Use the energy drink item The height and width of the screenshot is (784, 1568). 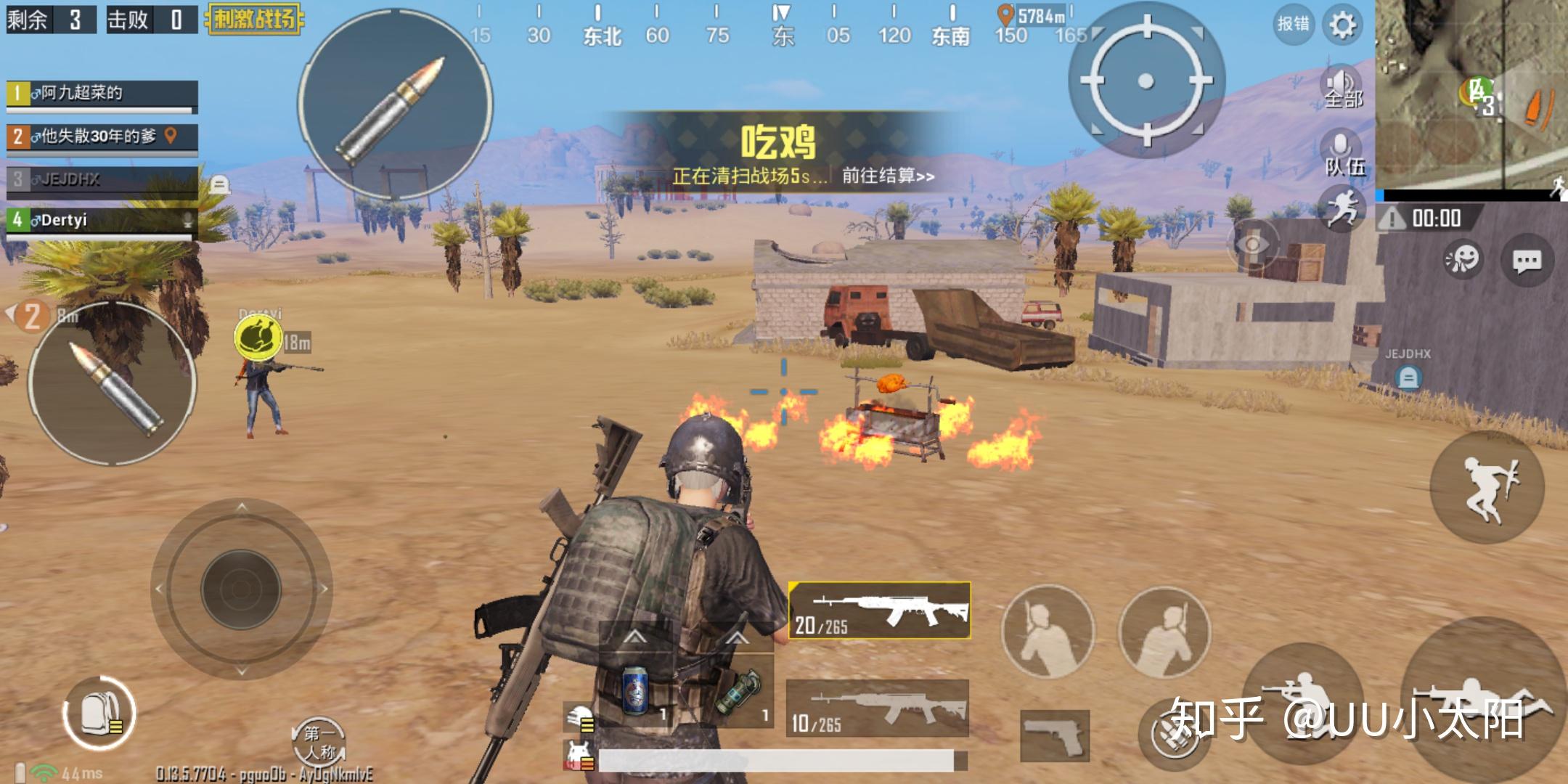tap(637, 690)
